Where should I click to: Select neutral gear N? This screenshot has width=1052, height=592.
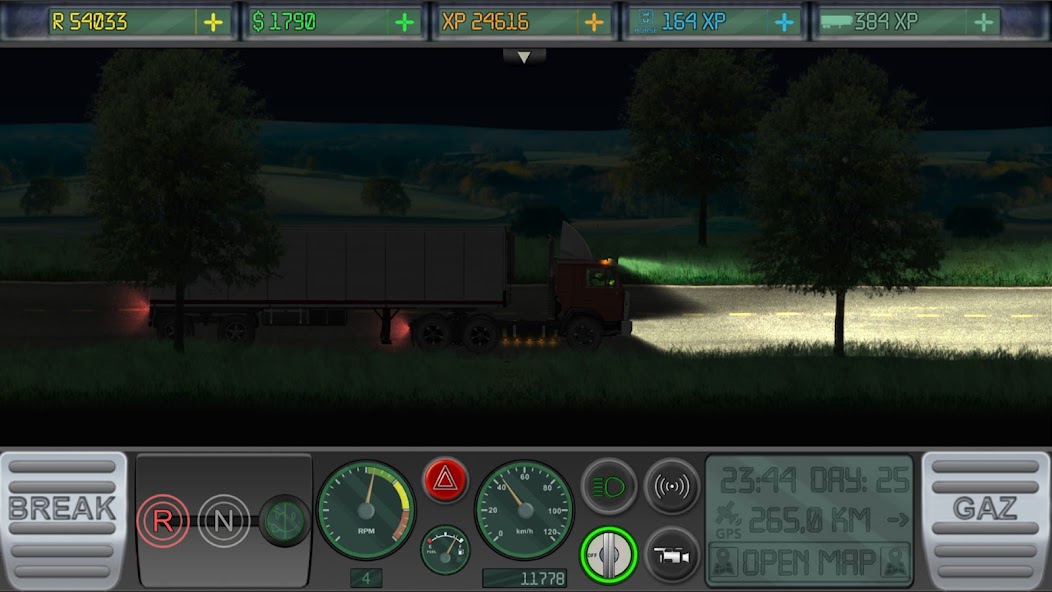(x=223, y=520)
